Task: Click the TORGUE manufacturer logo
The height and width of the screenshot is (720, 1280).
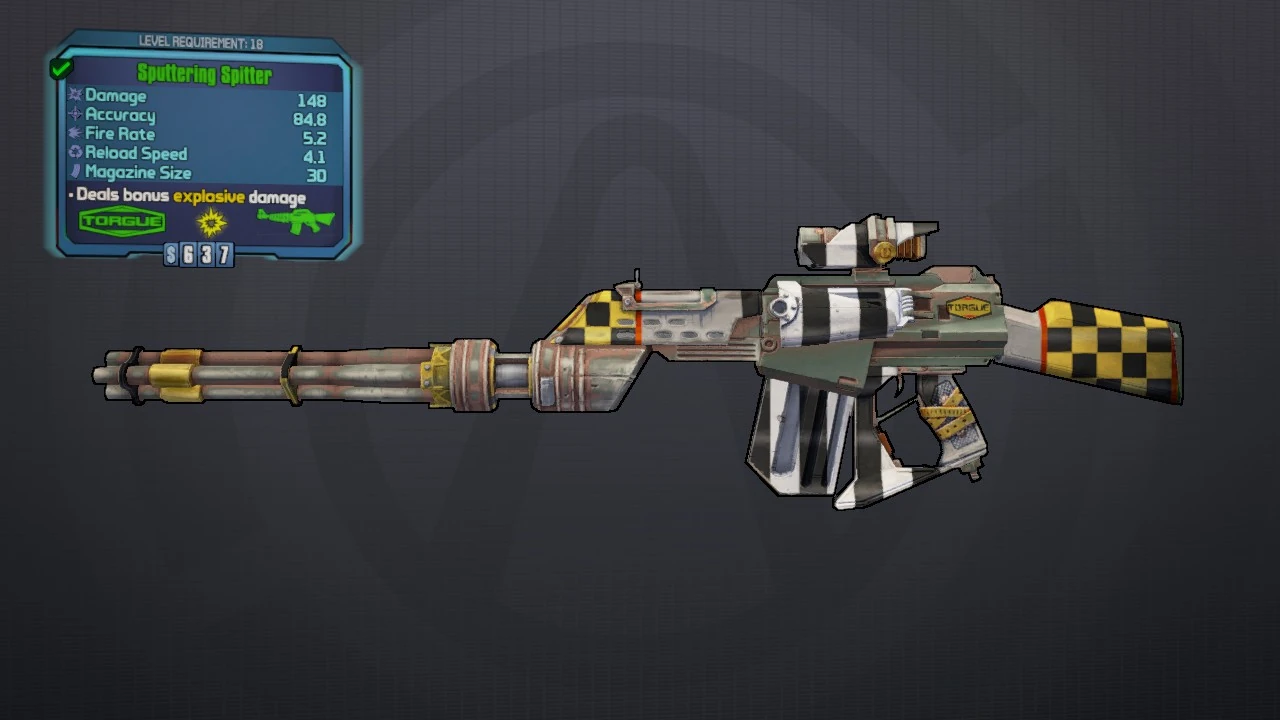Action: click(x=121, y=220)
